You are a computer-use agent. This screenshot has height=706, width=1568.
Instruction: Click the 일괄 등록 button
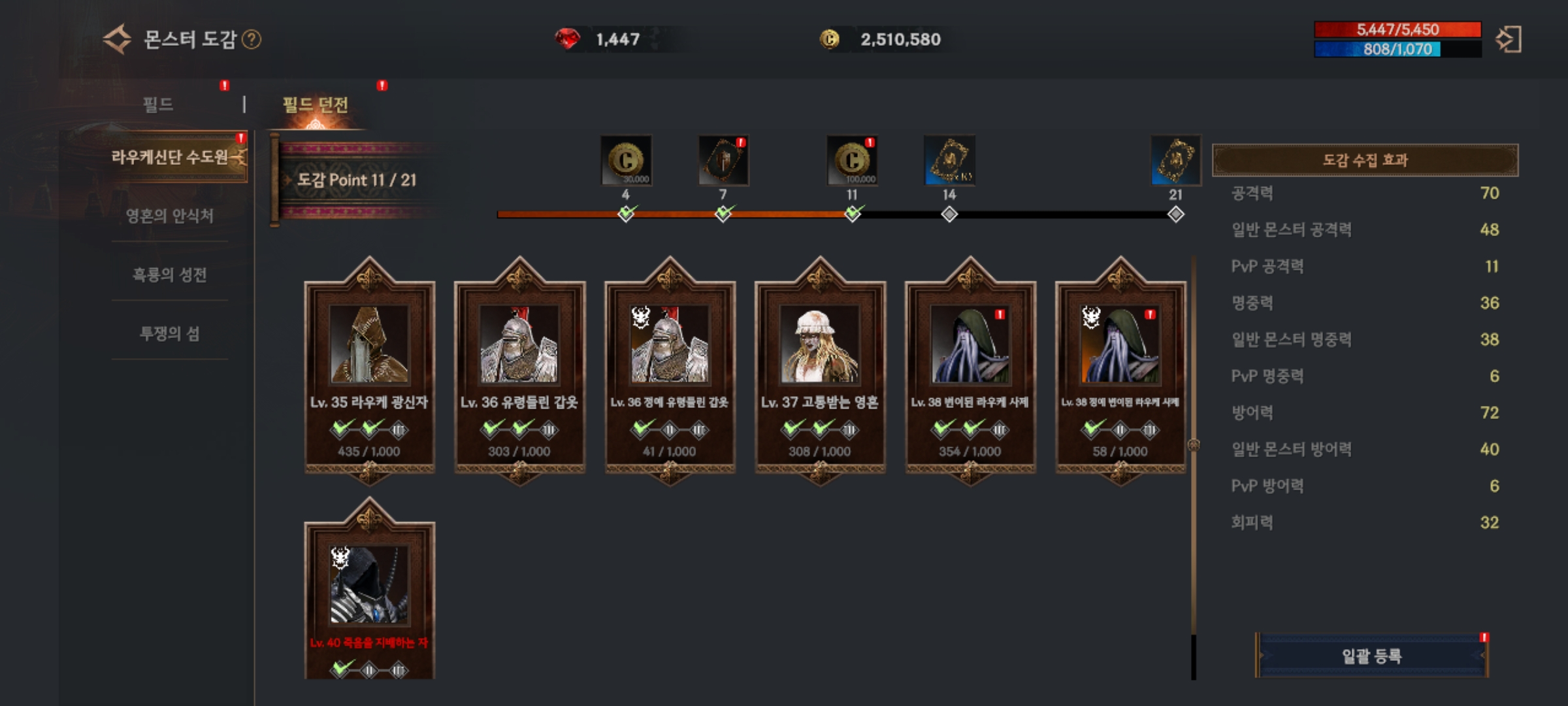1371,656
